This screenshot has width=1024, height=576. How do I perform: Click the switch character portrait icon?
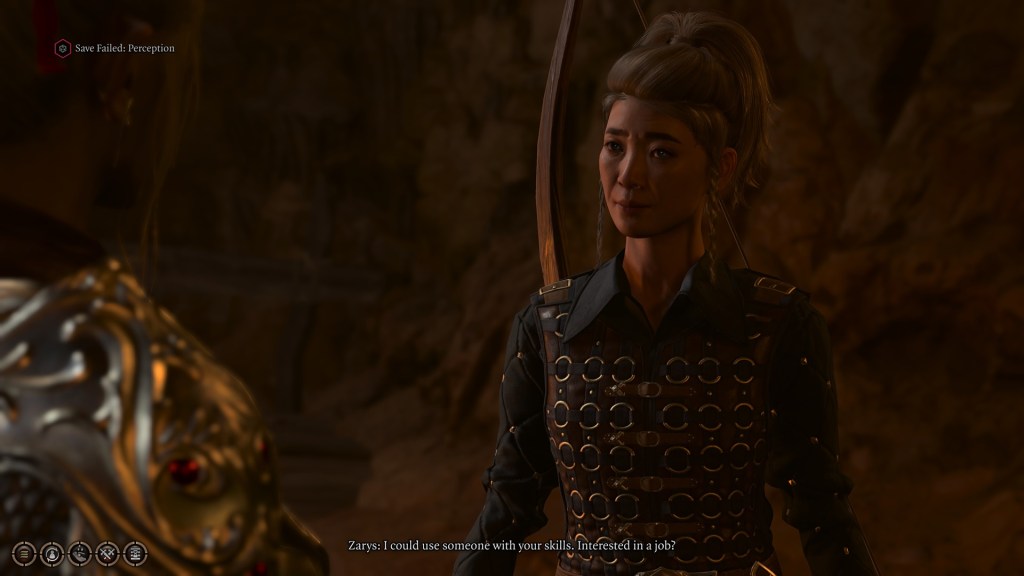[x=51, y=553]
